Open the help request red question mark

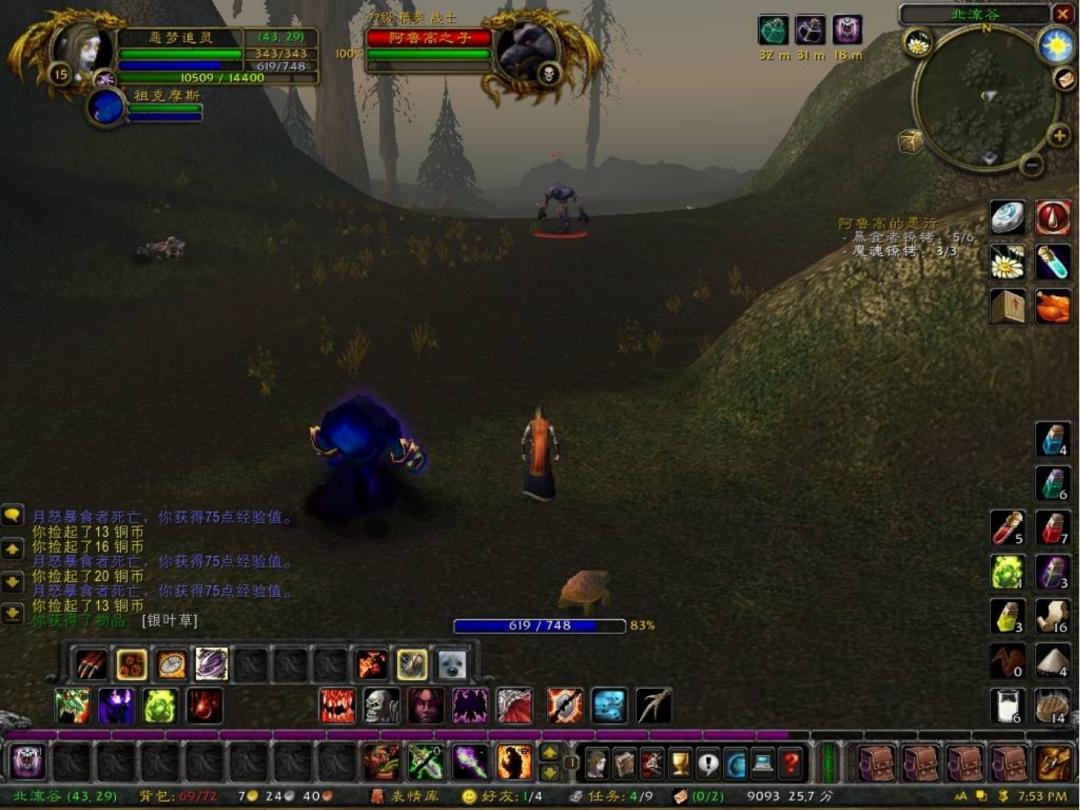click(x=790, y=764)
